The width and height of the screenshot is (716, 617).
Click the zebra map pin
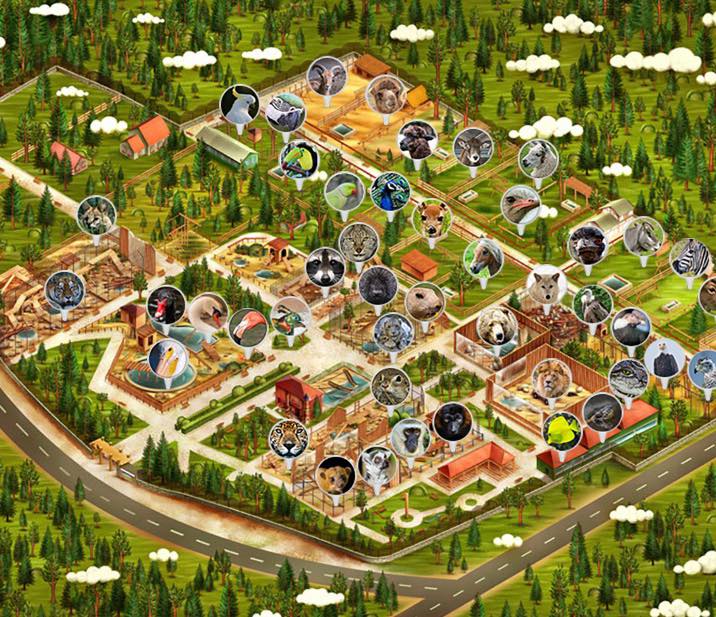point(689,257)
